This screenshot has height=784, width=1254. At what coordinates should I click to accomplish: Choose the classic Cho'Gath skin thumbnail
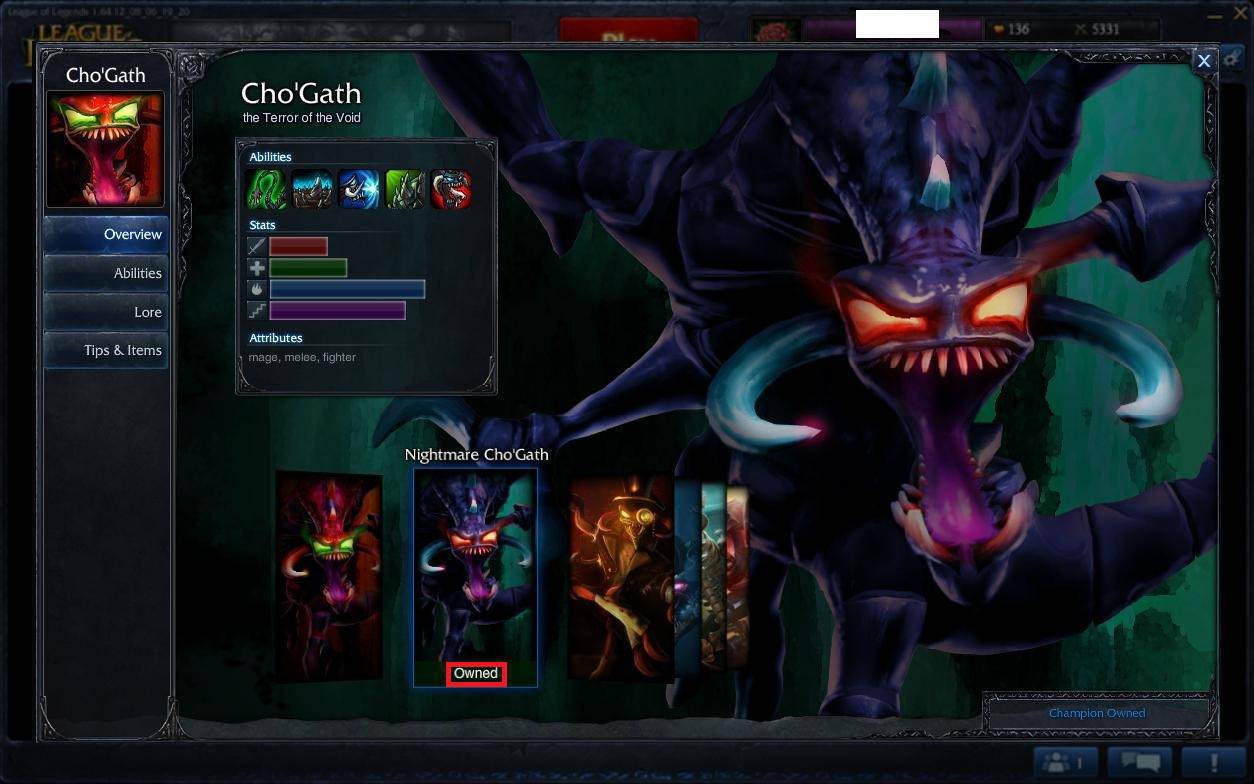(329, 576)
